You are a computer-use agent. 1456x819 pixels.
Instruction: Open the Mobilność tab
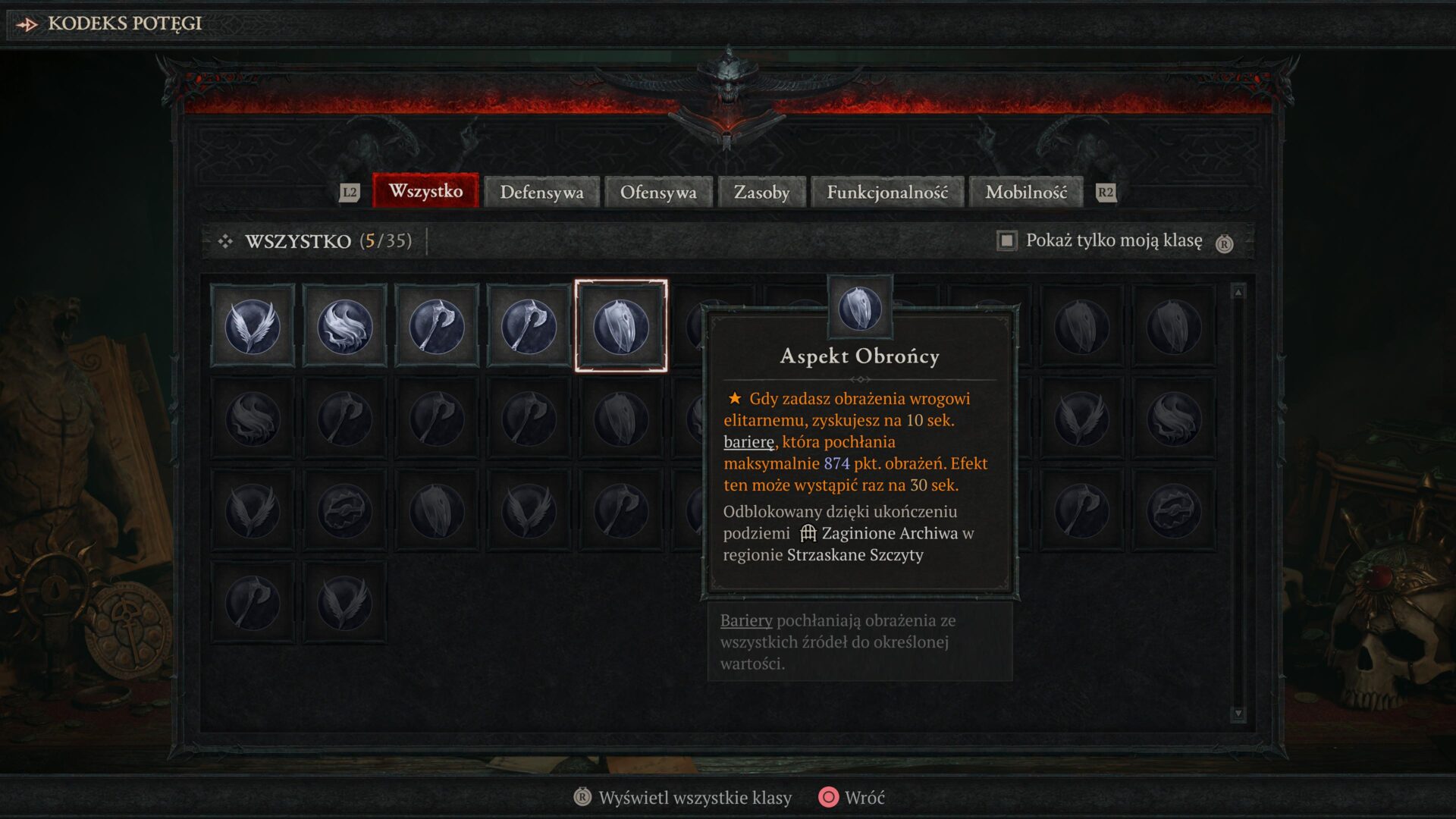click(1025, 192)
